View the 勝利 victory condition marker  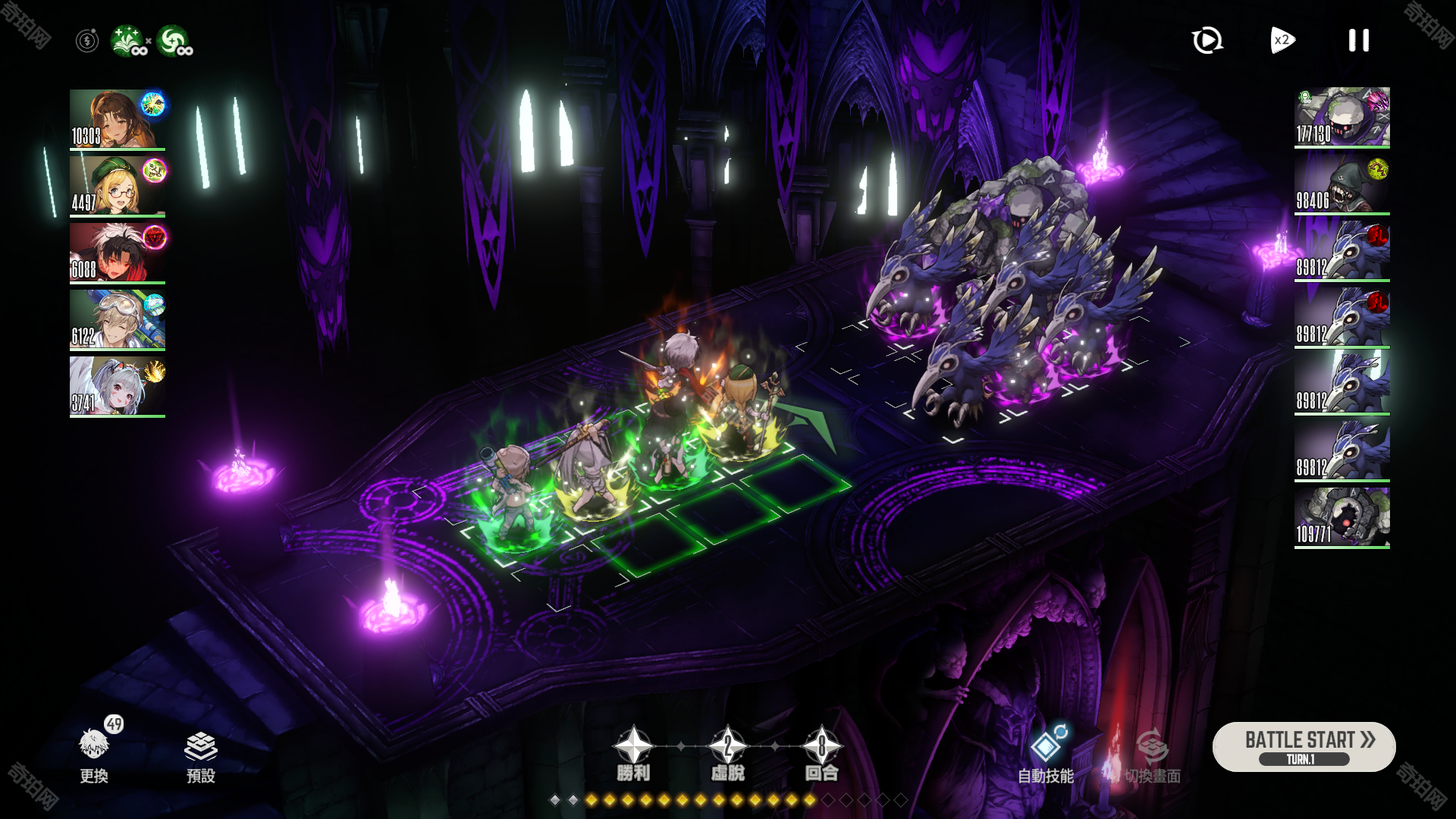click(633, 754)
